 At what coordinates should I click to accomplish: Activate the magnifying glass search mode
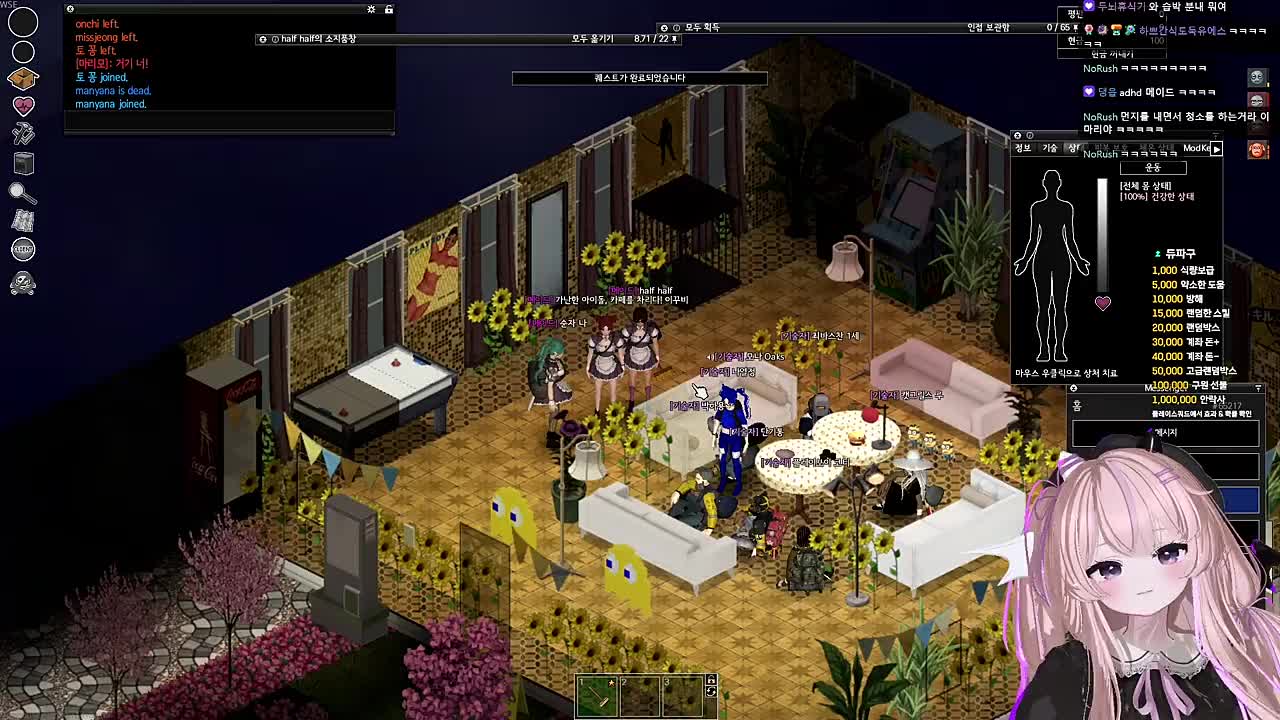(x=23, y=192)
